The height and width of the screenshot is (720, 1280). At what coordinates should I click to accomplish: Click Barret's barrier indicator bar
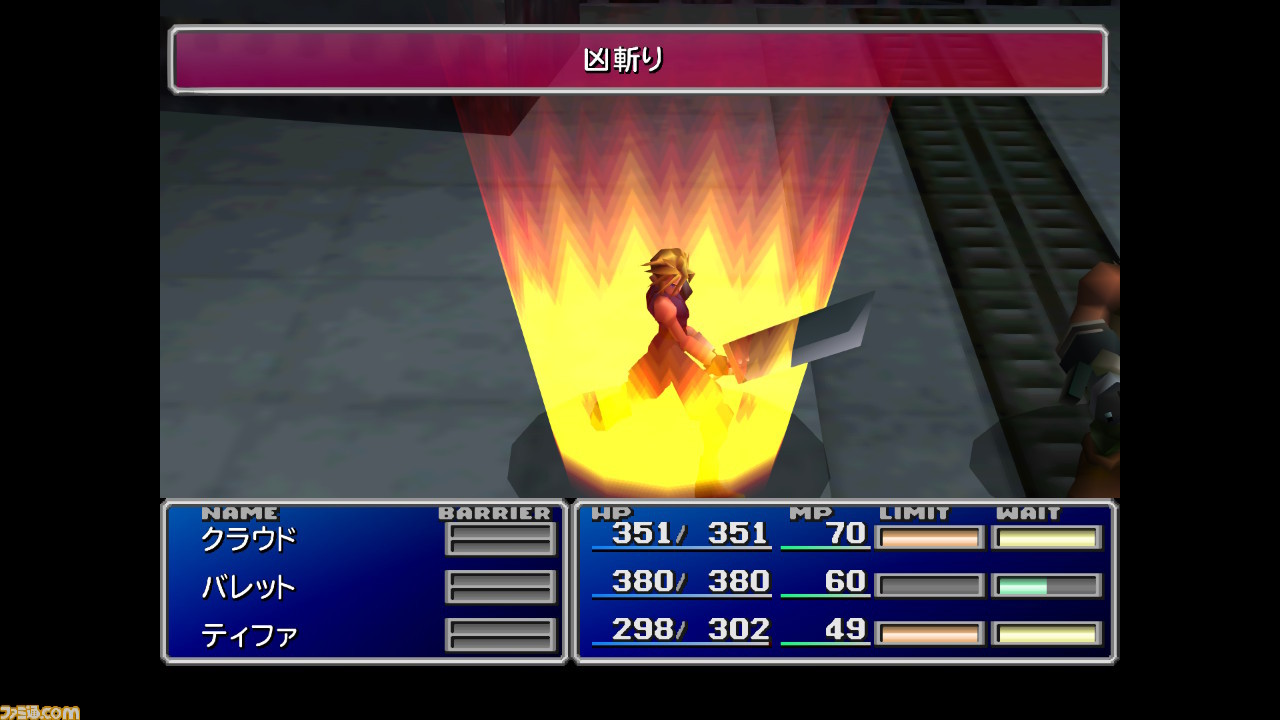[x=500, y=585]
